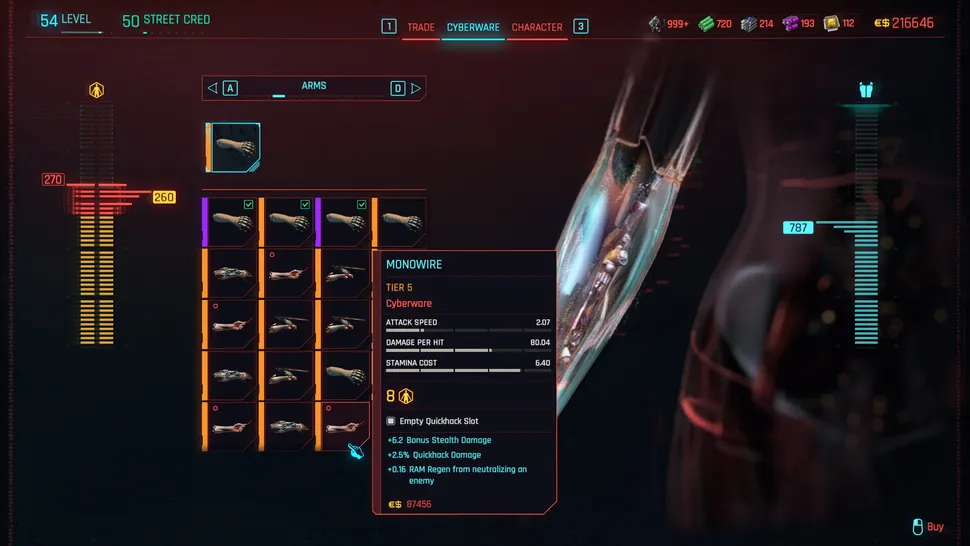The height and width of the screenshot is (546, 970).
Task: Open the Cyberware tab
Action: click(473, 27)
